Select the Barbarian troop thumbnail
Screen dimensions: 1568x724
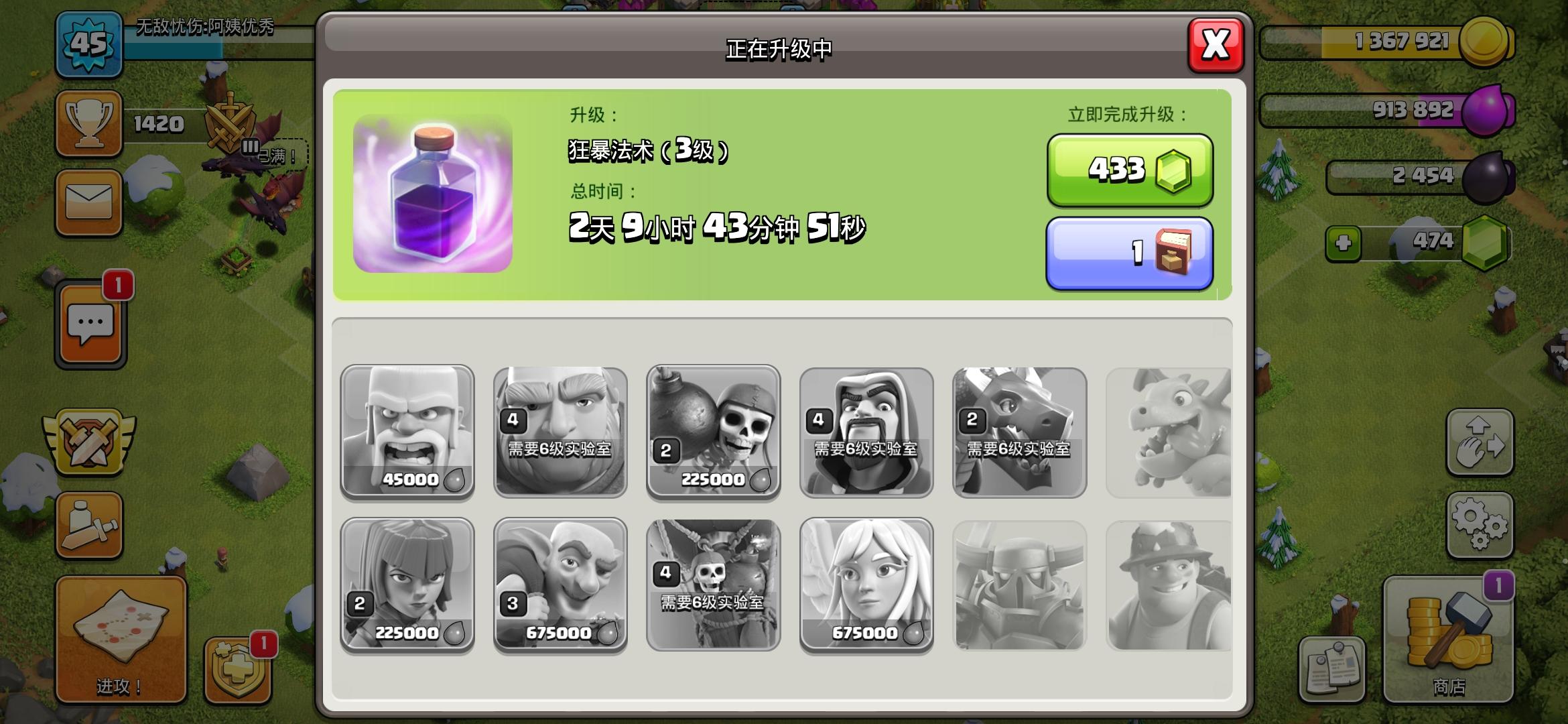click(x=407, y=432)
